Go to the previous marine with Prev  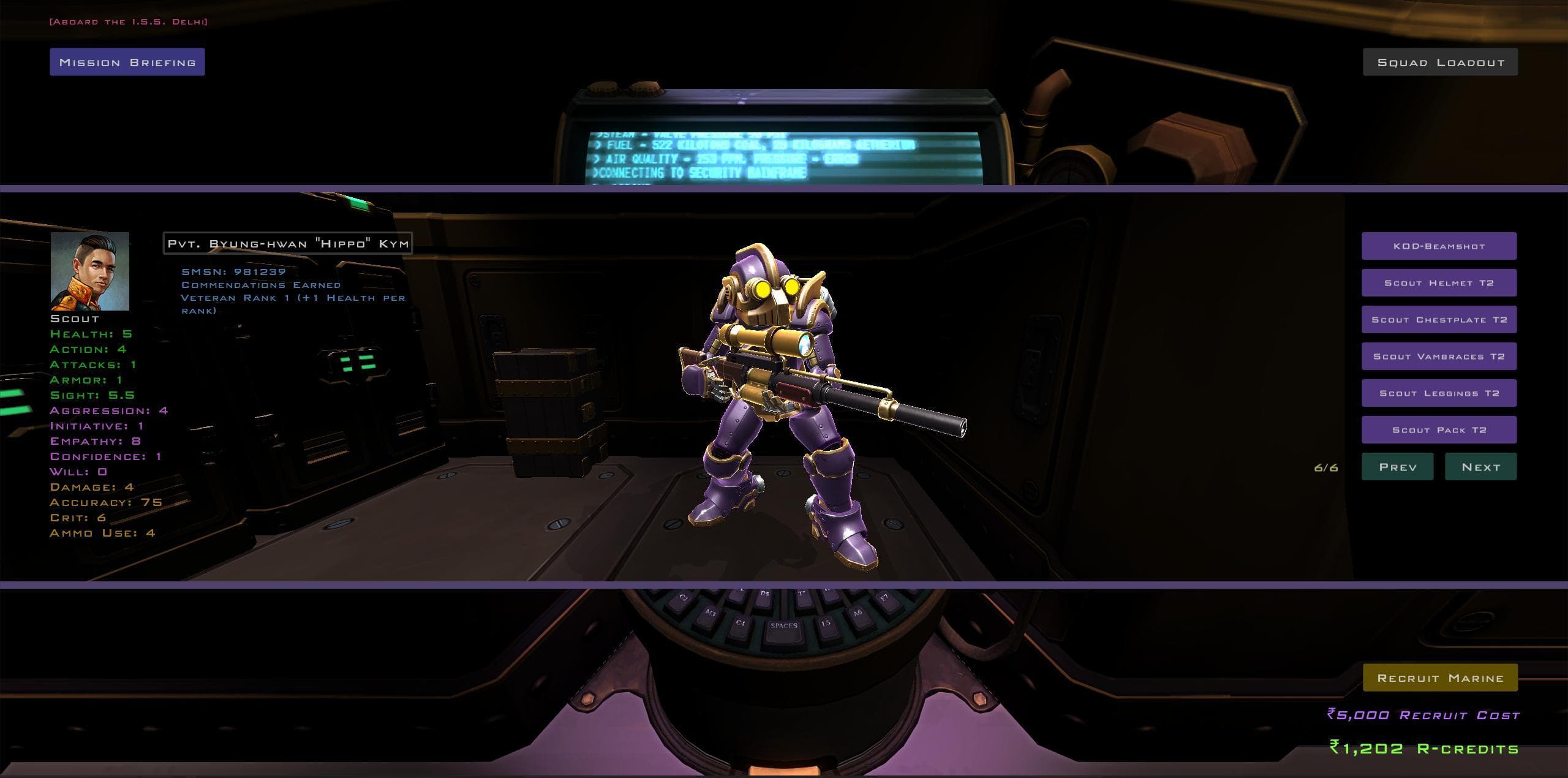click(1397, 466)
